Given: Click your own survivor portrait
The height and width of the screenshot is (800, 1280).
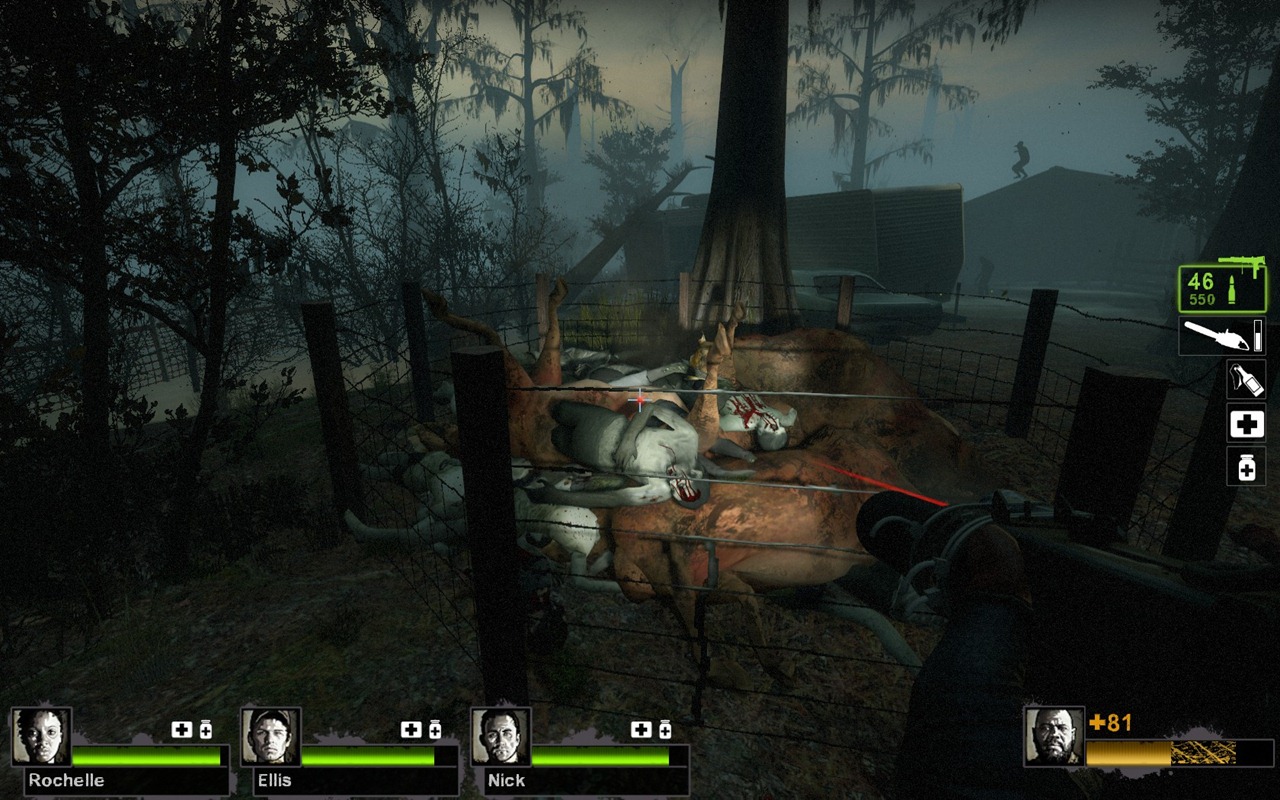Looking at the screenshot, I should click(x=1054, y=737).
